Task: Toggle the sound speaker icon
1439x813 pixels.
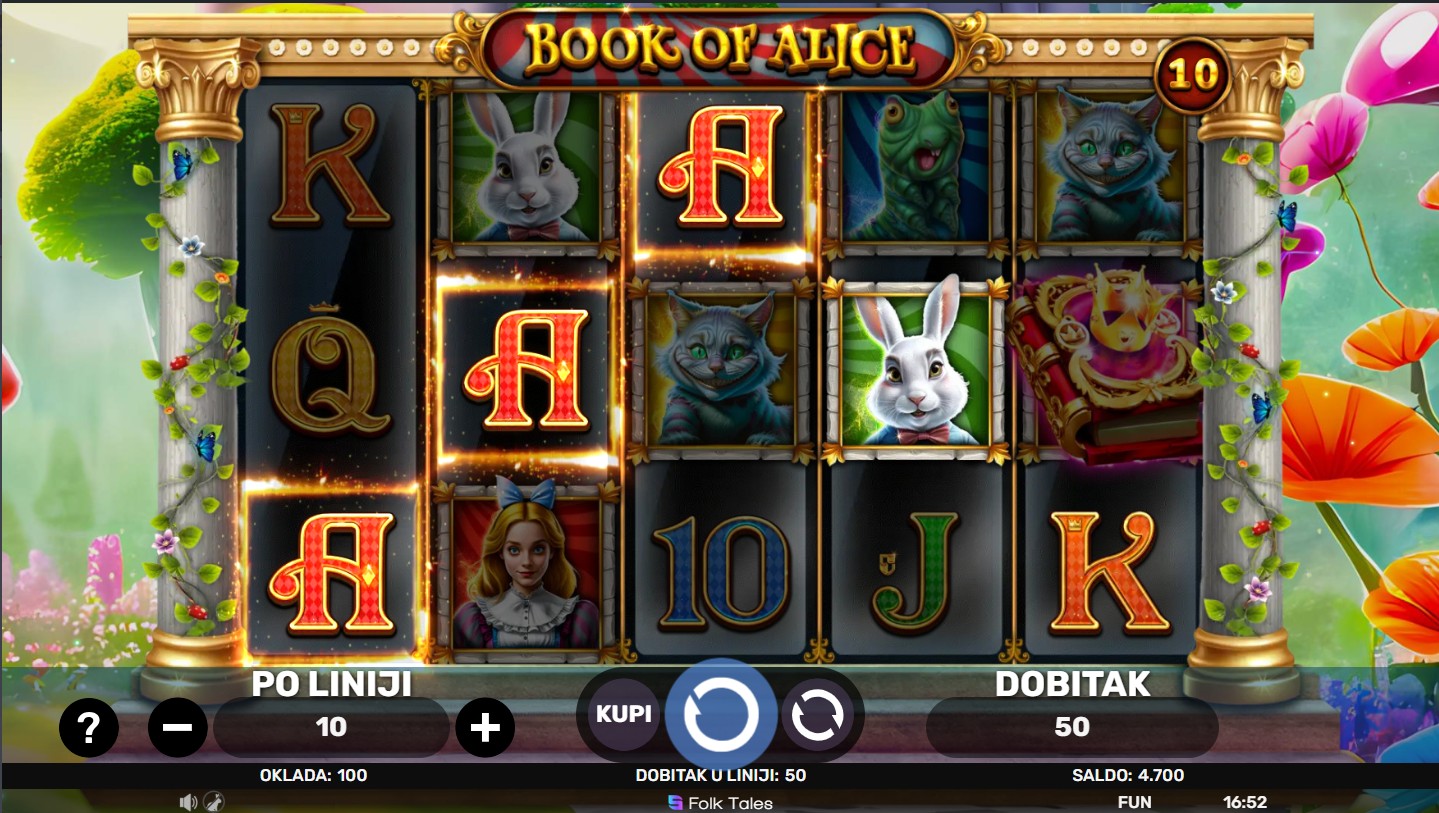Action: [188, 802]
